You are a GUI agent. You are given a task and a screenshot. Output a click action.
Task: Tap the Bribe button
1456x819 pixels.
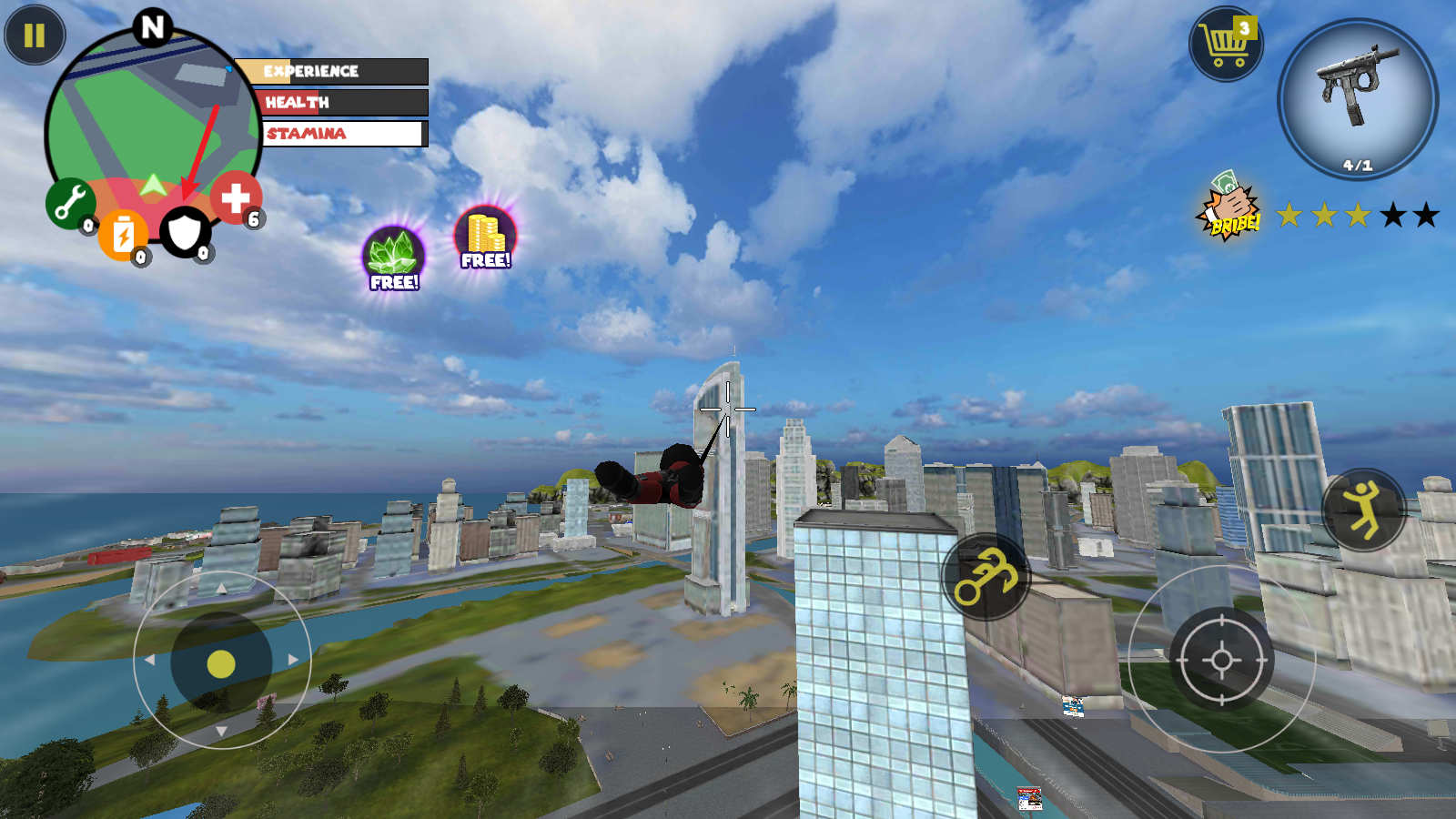1228,208
